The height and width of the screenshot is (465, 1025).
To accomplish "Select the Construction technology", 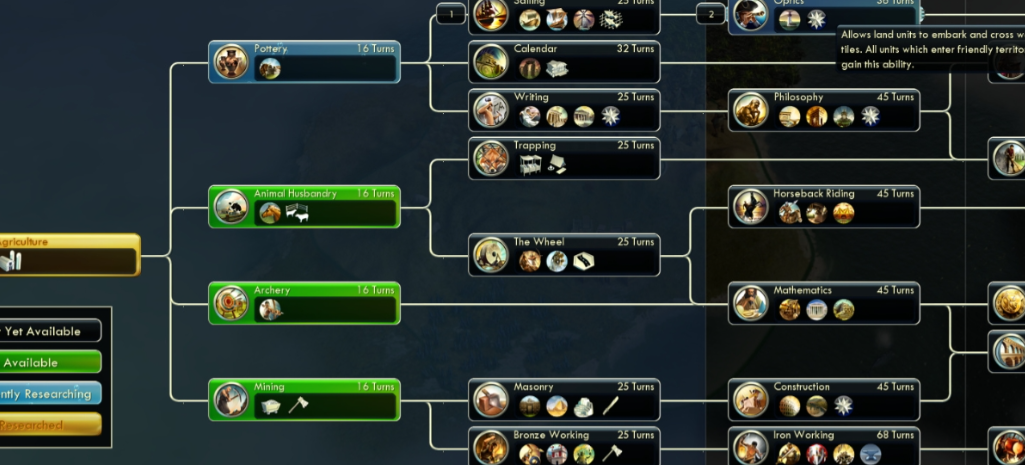I will pos(823,399).
